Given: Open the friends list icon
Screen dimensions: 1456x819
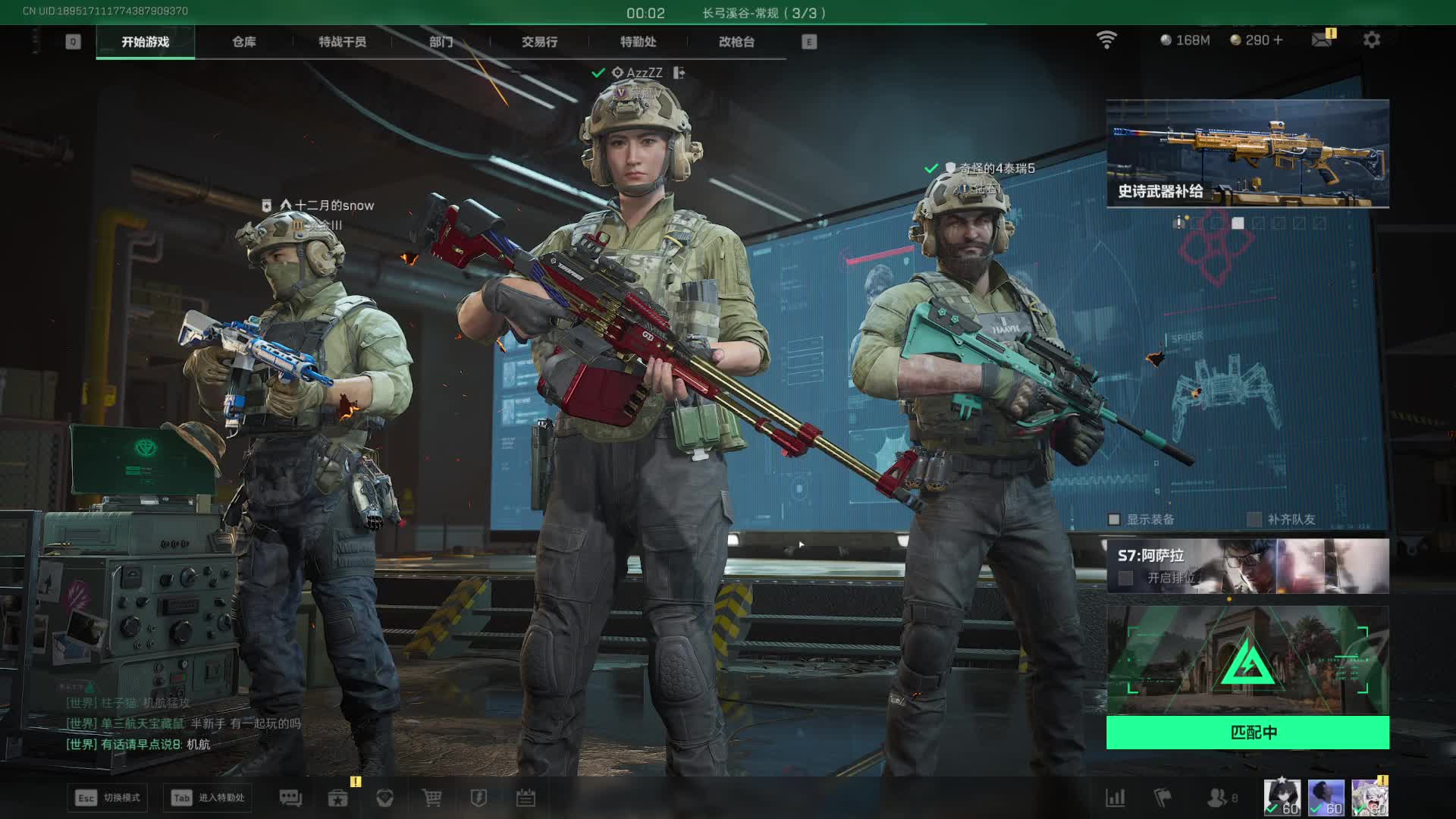Looking at the screenshot, I should point(1217,798).
